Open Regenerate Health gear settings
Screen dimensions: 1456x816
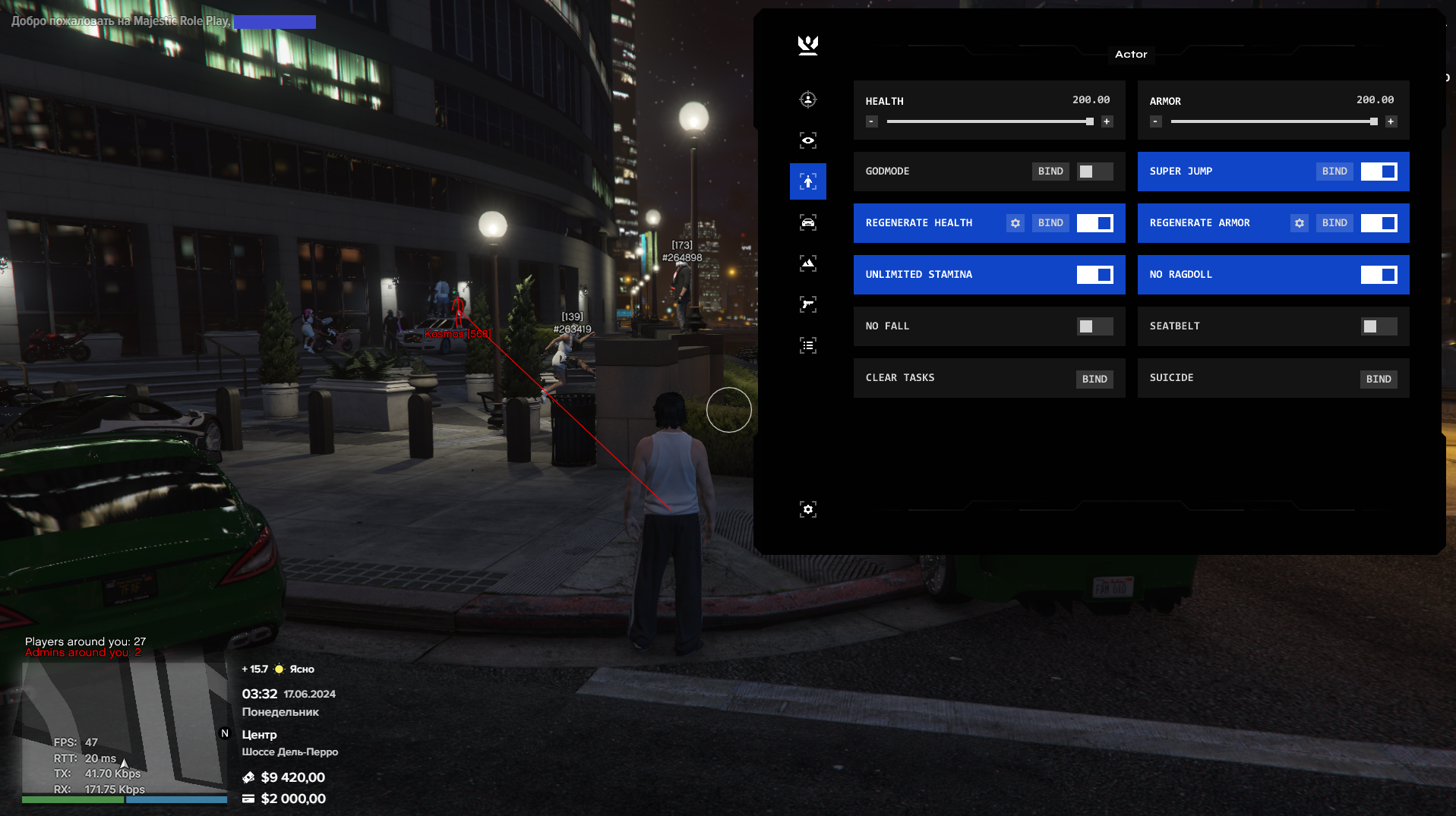[x=1015, y=223]
